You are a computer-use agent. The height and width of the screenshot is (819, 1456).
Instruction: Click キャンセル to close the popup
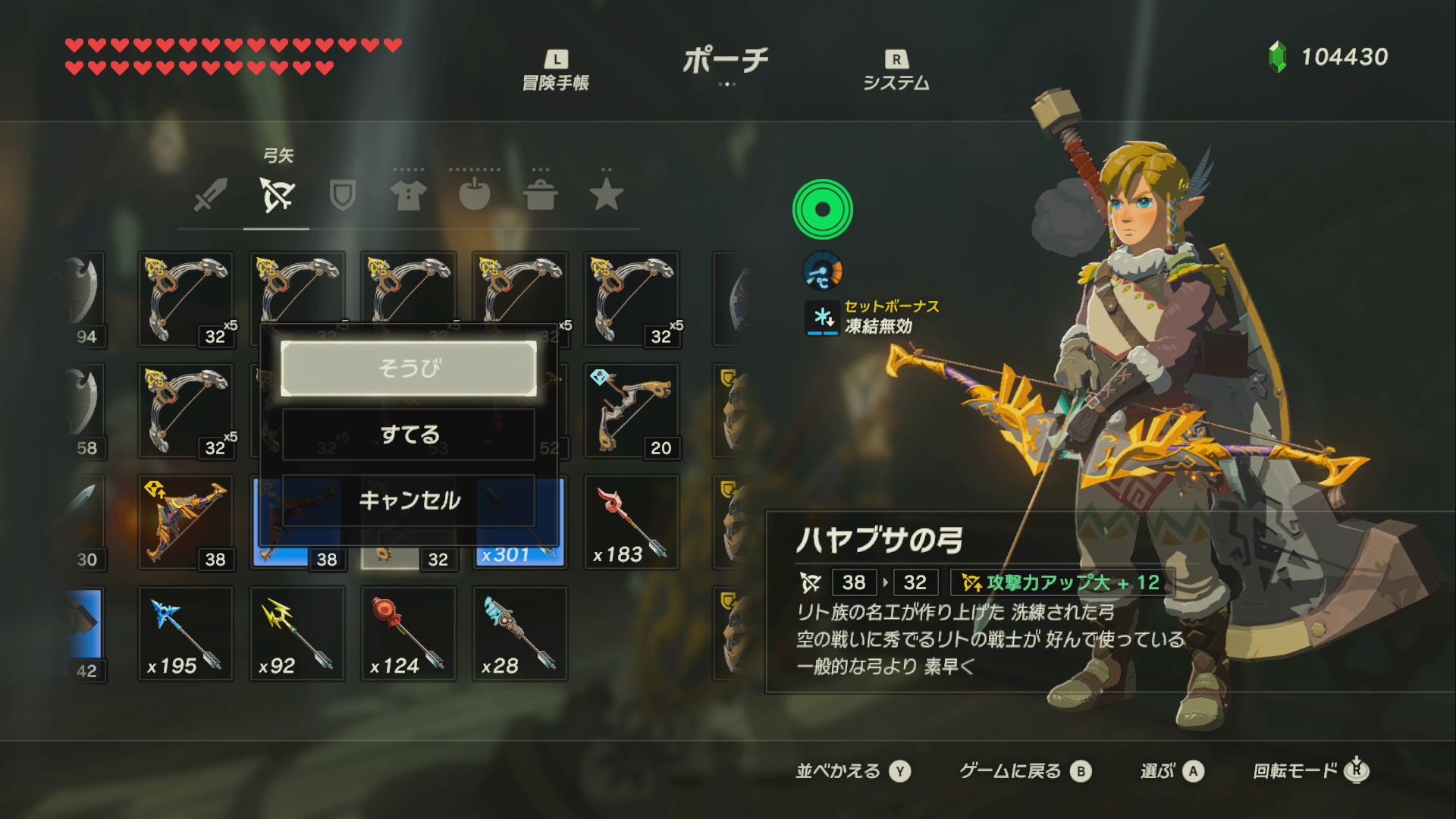coord(409,500)
